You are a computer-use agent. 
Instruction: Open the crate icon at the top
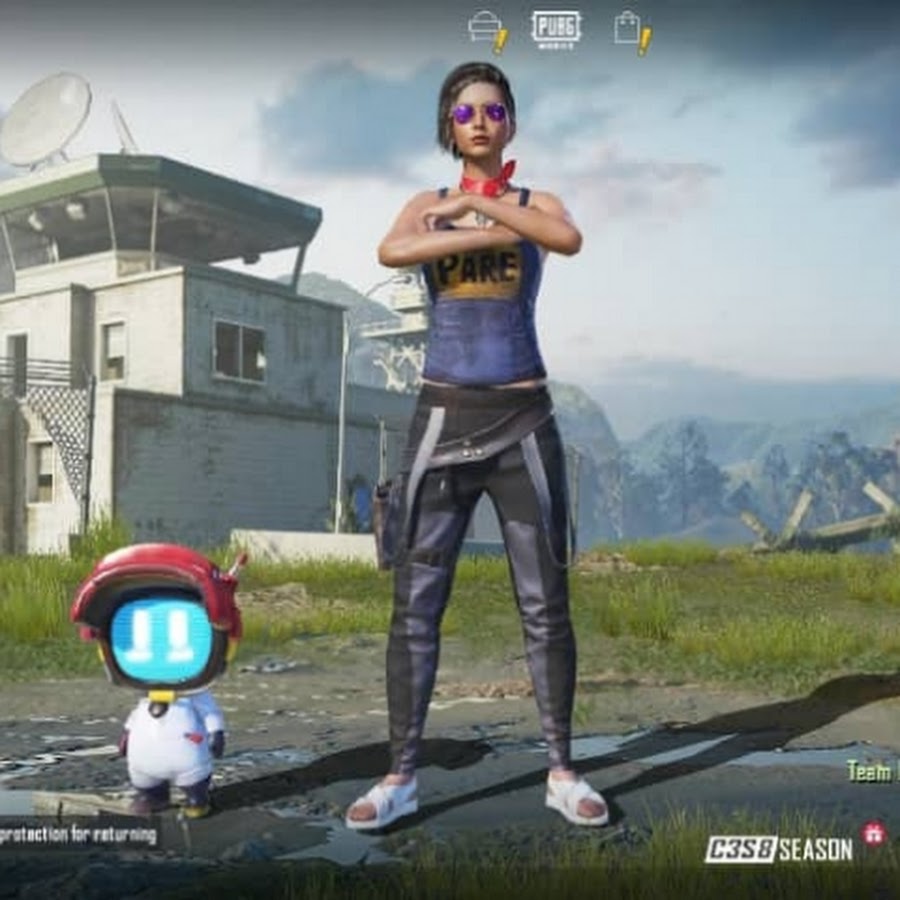[x=486, y=28]
